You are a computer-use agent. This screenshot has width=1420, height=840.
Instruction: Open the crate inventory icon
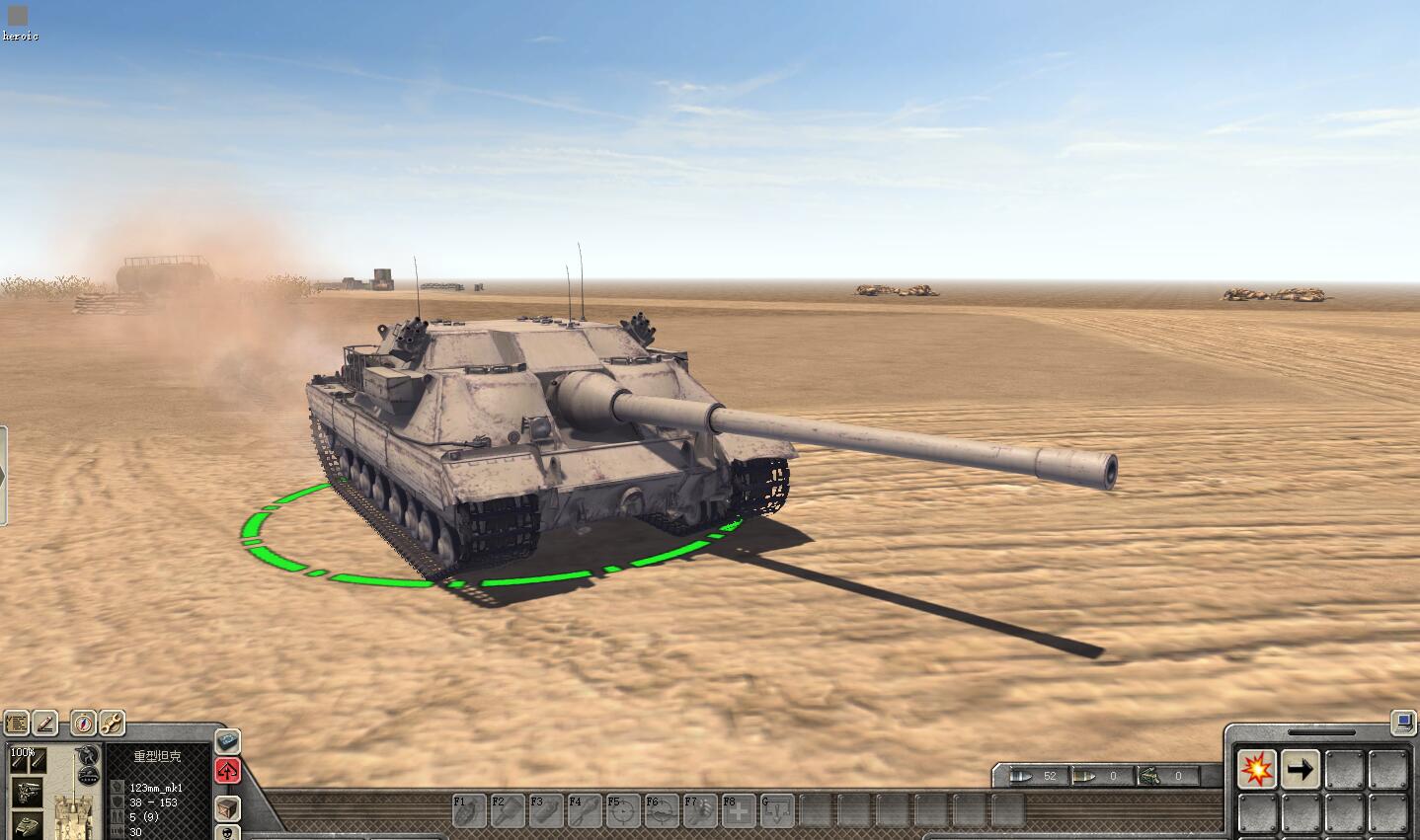(227, 809)
